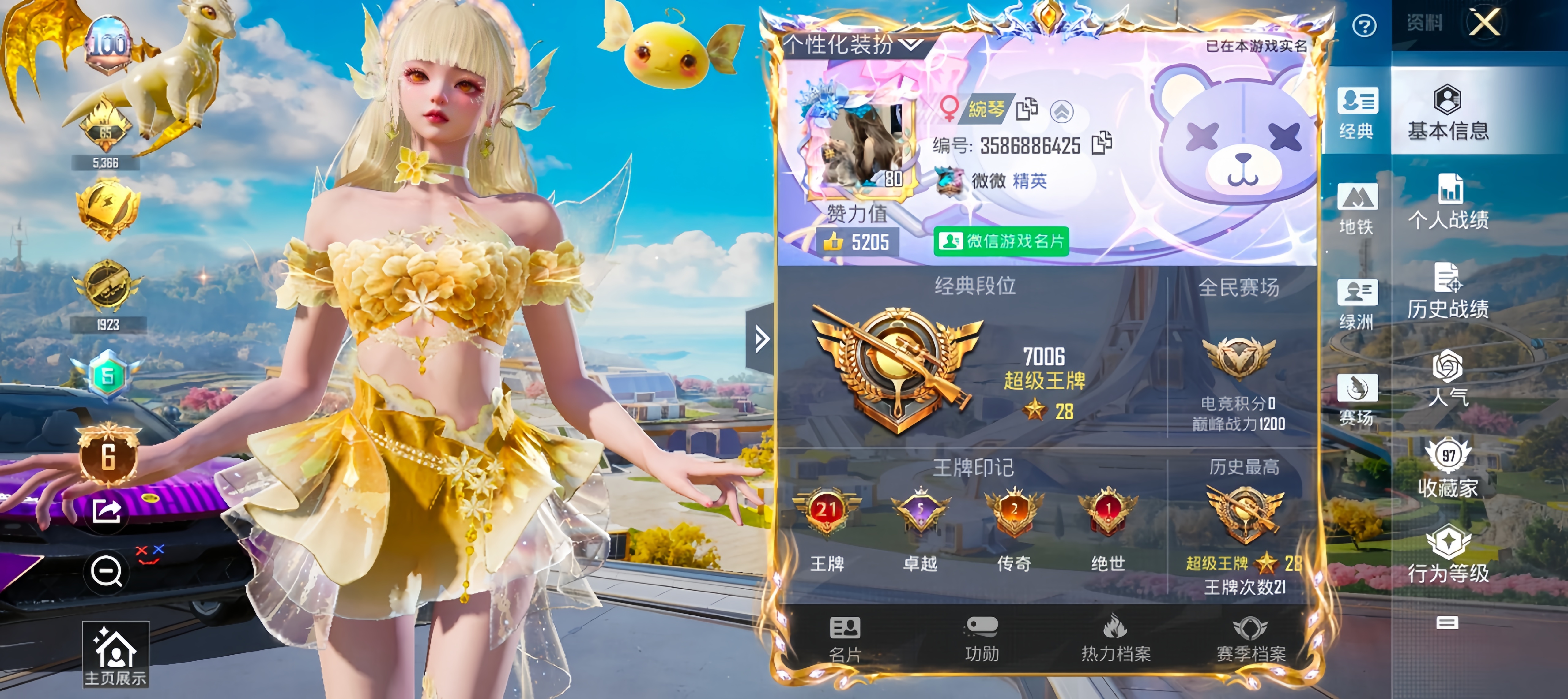Image resolution: width=1568 pixels, height=699 pixels.
Task: Click the zoom-out magnifier icon
Action: coord(106,571)
